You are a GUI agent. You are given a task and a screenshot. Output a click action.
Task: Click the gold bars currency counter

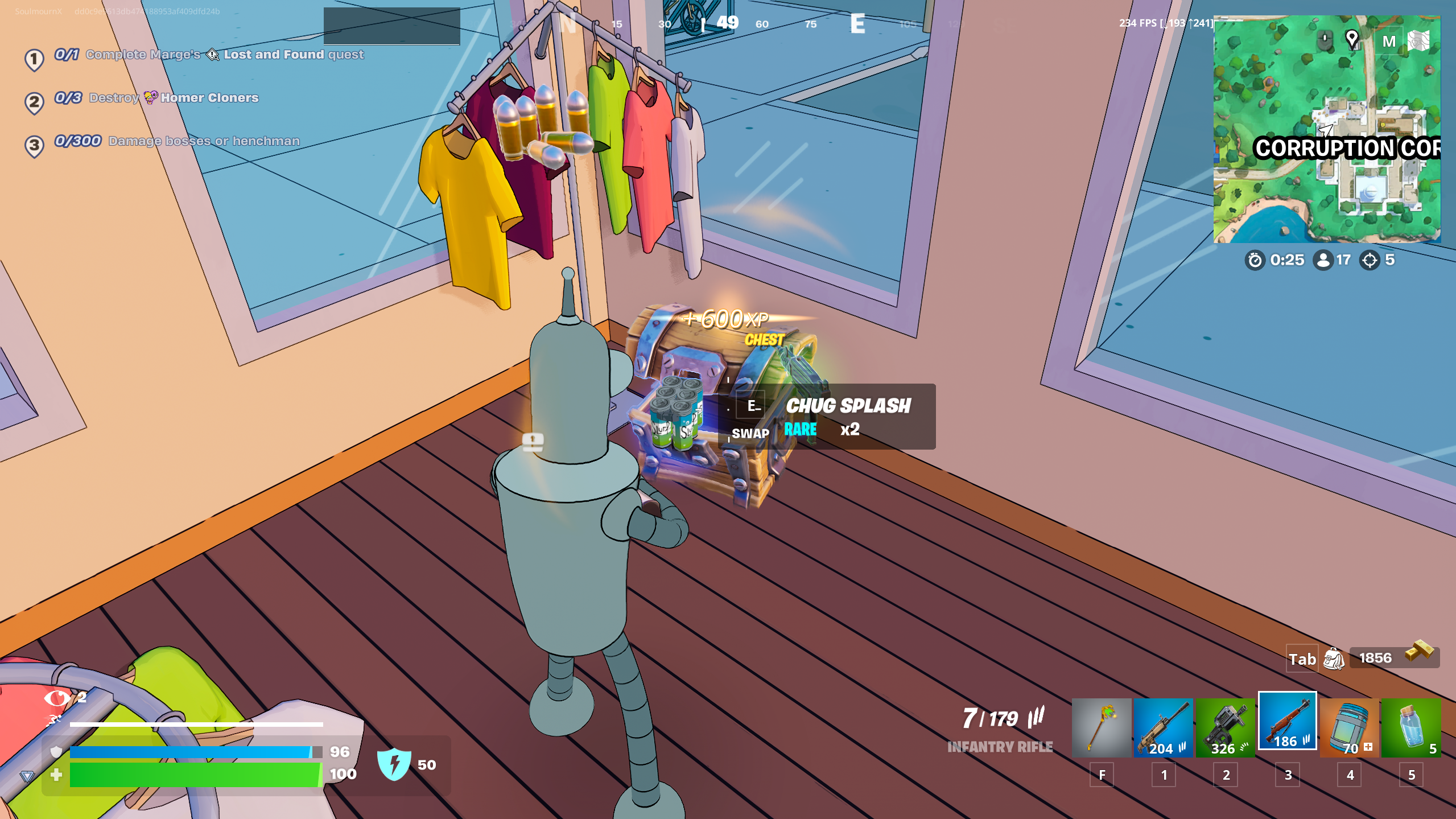point(1394,657)
